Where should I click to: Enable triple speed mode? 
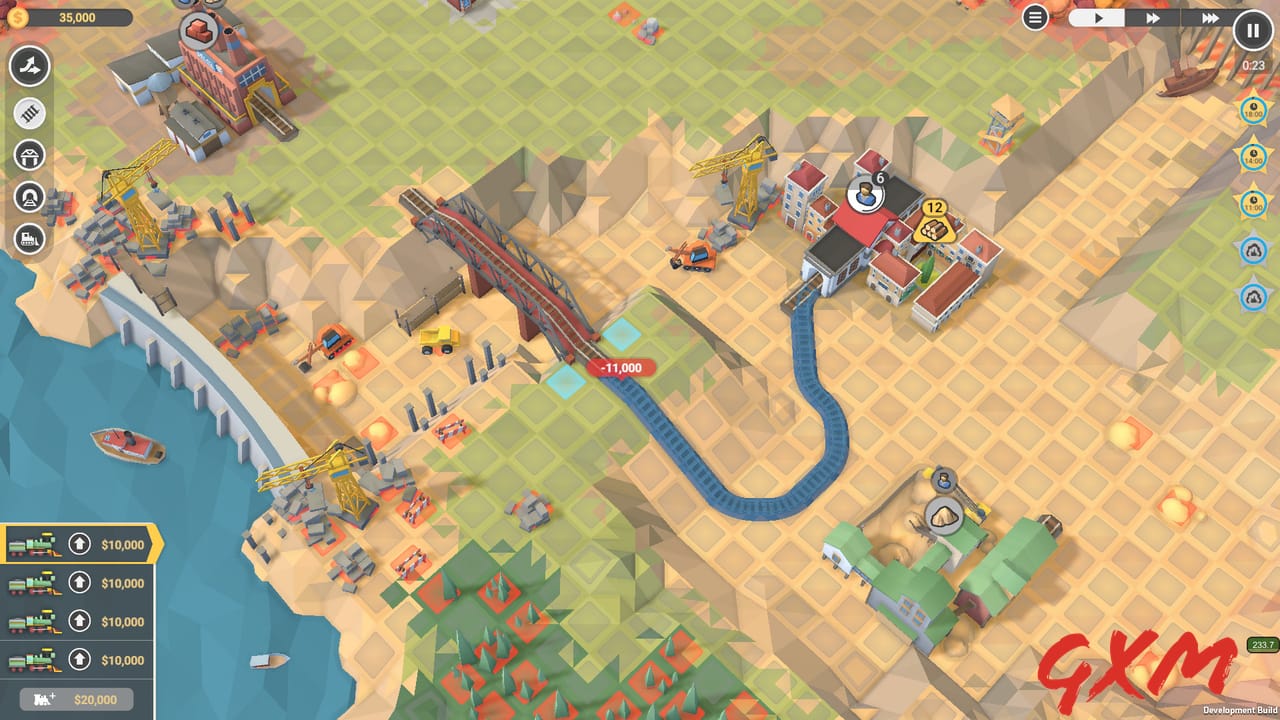pos(1212,17)
